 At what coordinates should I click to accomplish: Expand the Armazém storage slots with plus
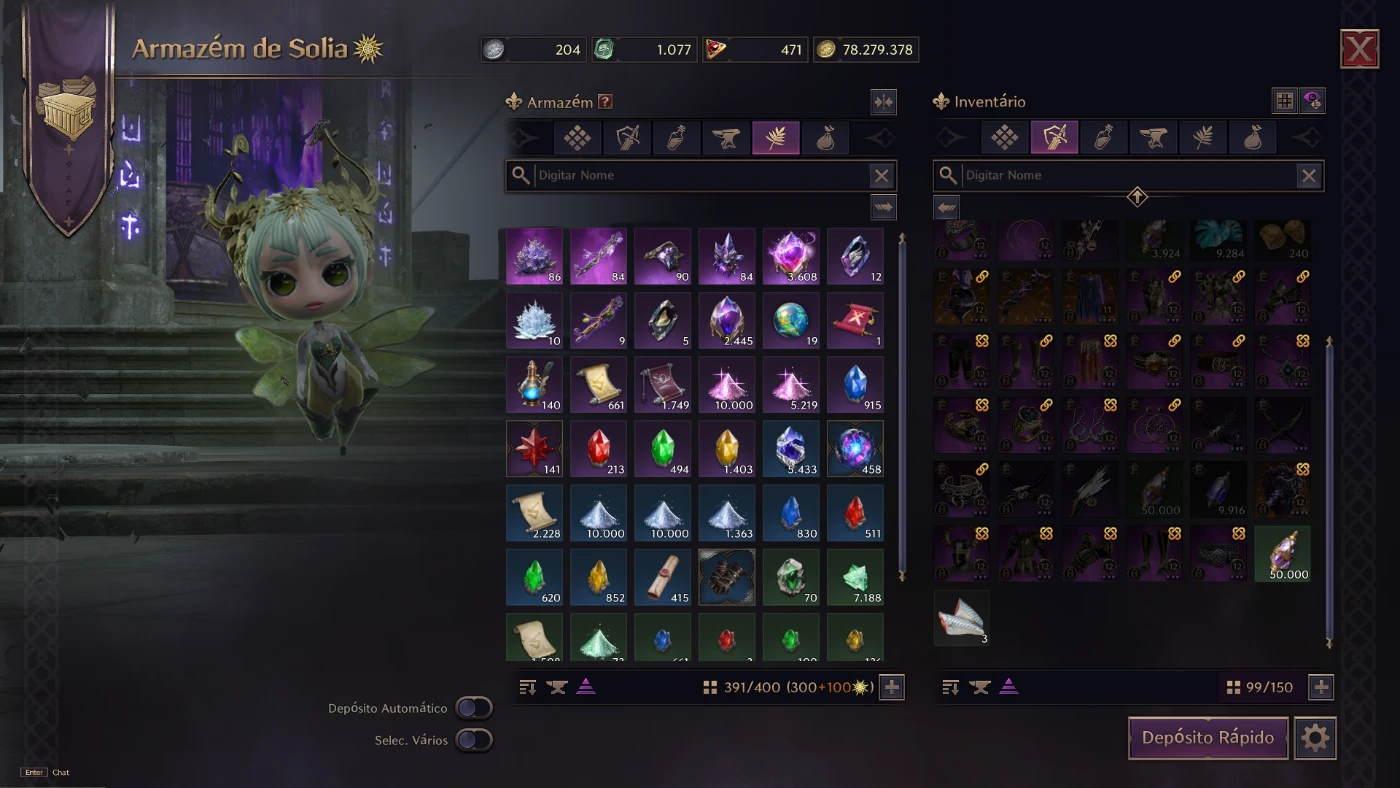(x=892, y=687)
